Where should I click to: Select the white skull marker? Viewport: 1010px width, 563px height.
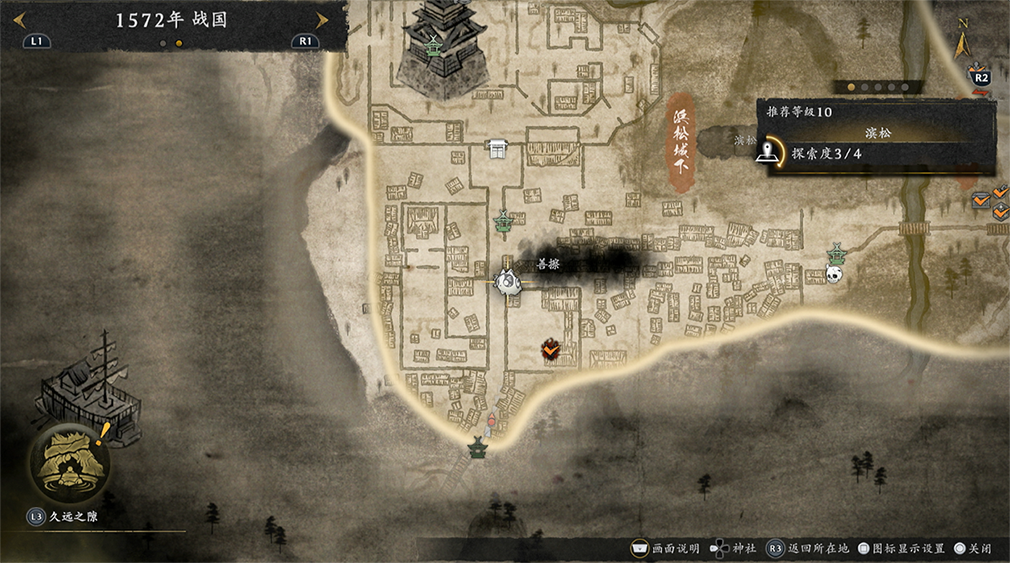coord(834,274)
